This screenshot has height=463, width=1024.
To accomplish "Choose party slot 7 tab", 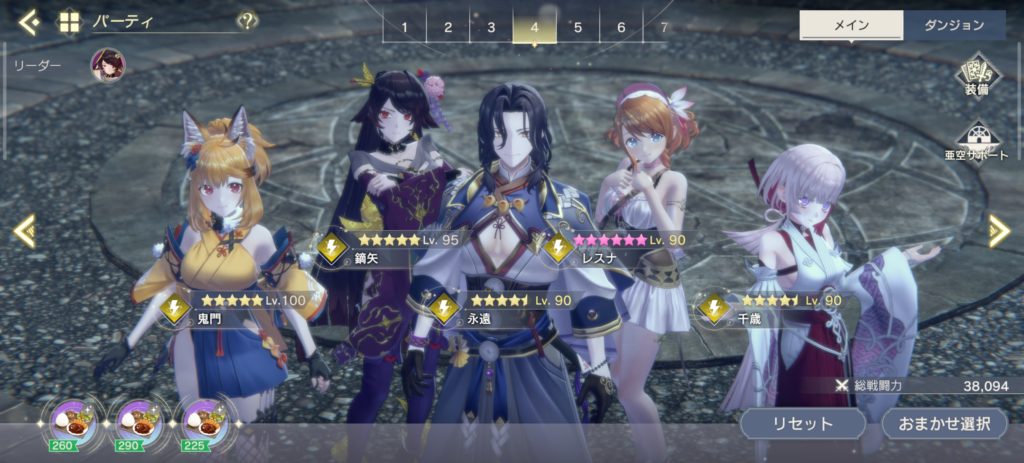I will (663, 27).
